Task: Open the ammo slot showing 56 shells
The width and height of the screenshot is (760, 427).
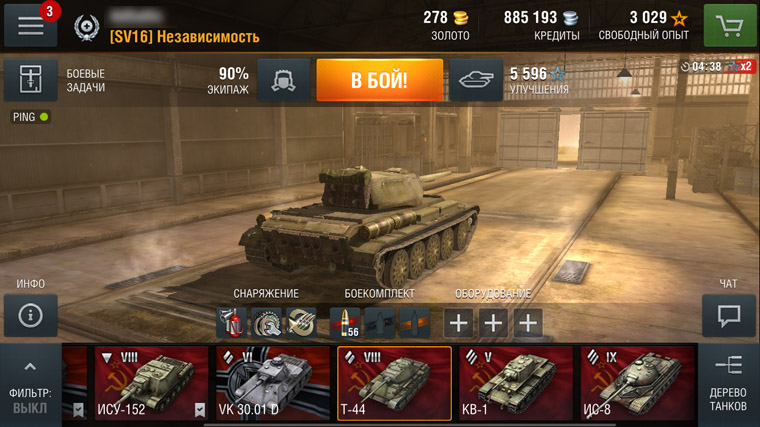Action: (345, 322)
